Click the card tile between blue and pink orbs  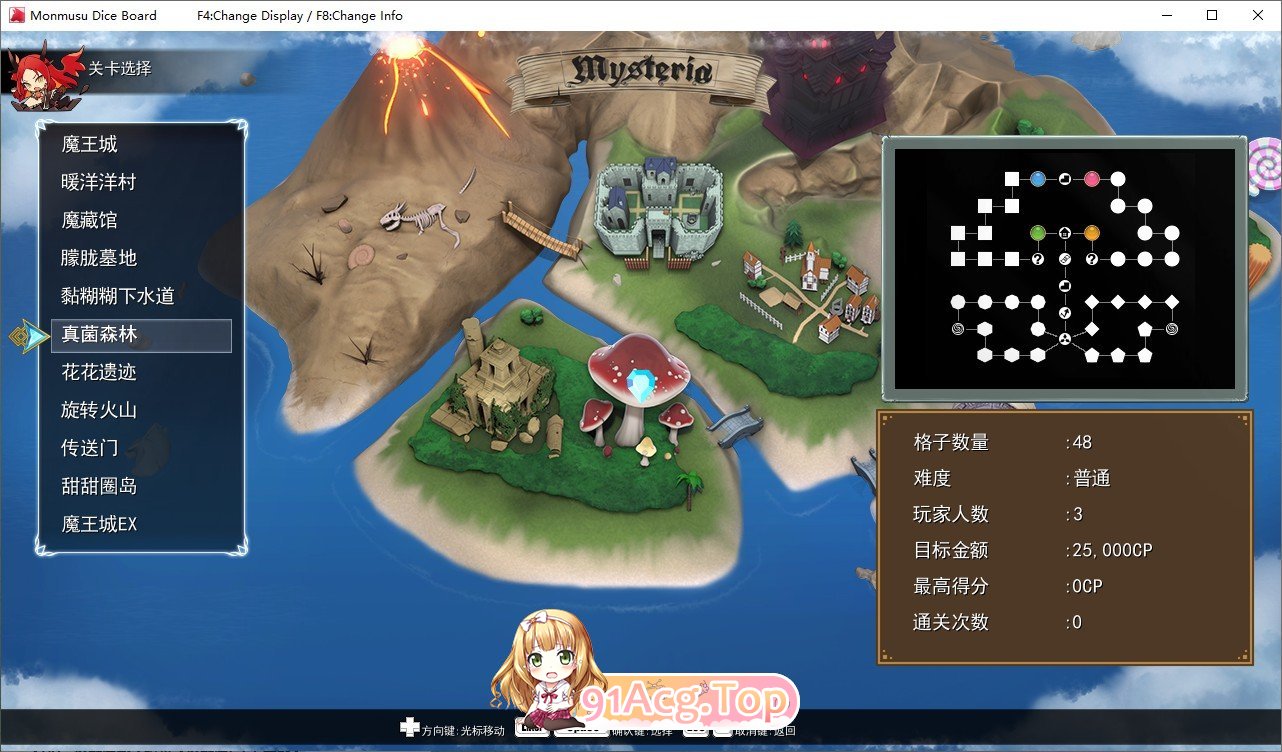coord(1064,178)
